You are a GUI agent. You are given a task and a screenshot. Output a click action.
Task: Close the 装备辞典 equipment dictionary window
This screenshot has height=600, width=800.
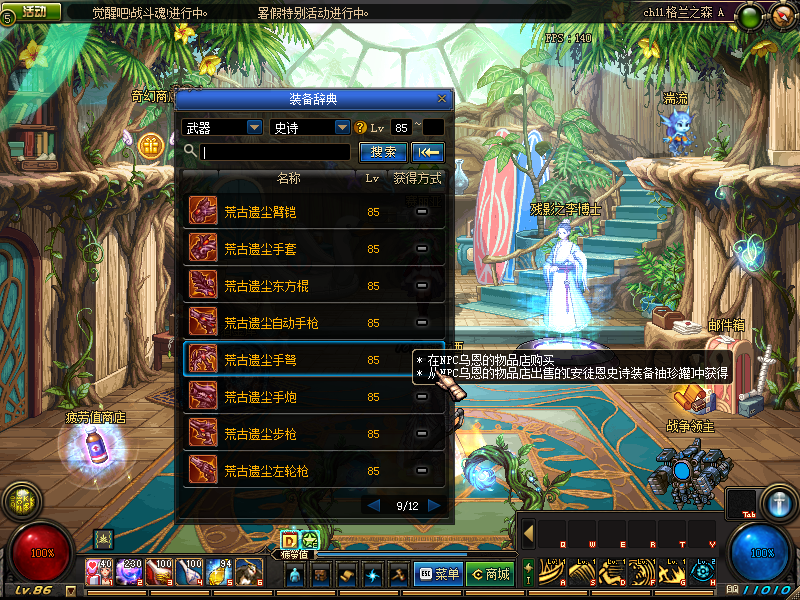click(442, 99)
